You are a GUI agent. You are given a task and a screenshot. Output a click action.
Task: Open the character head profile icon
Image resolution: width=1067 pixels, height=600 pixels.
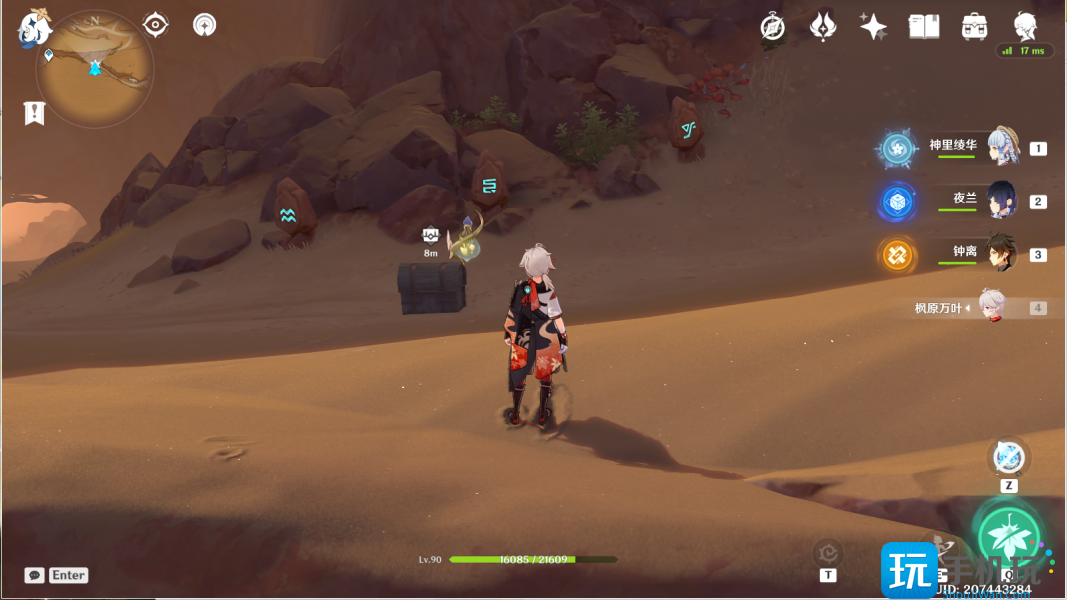pos(1025,26)
